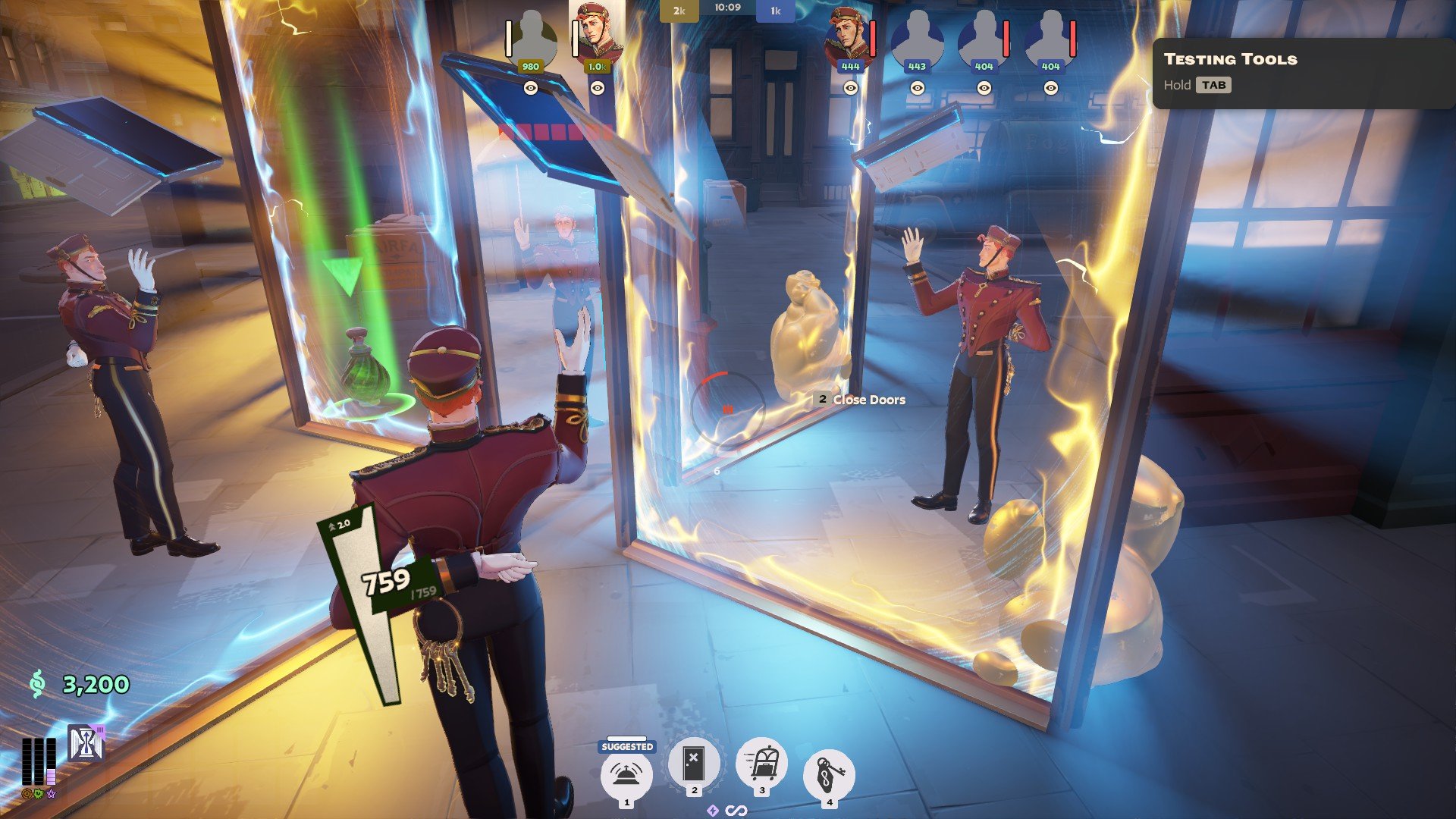Toggle the eye under the 1.0k player
Viewport: 1456px width, 819px height.
pos(598,88)
